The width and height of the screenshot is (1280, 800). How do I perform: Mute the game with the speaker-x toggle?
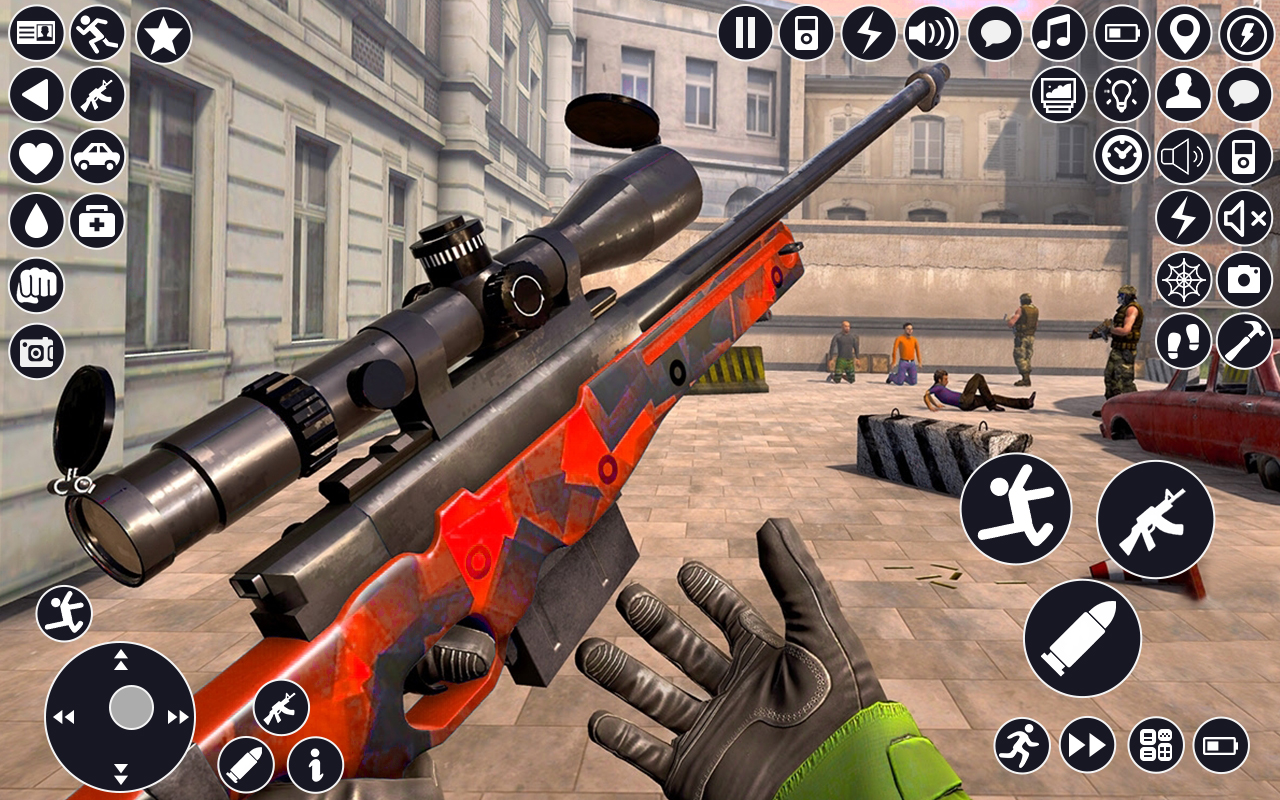point(1243,219)
